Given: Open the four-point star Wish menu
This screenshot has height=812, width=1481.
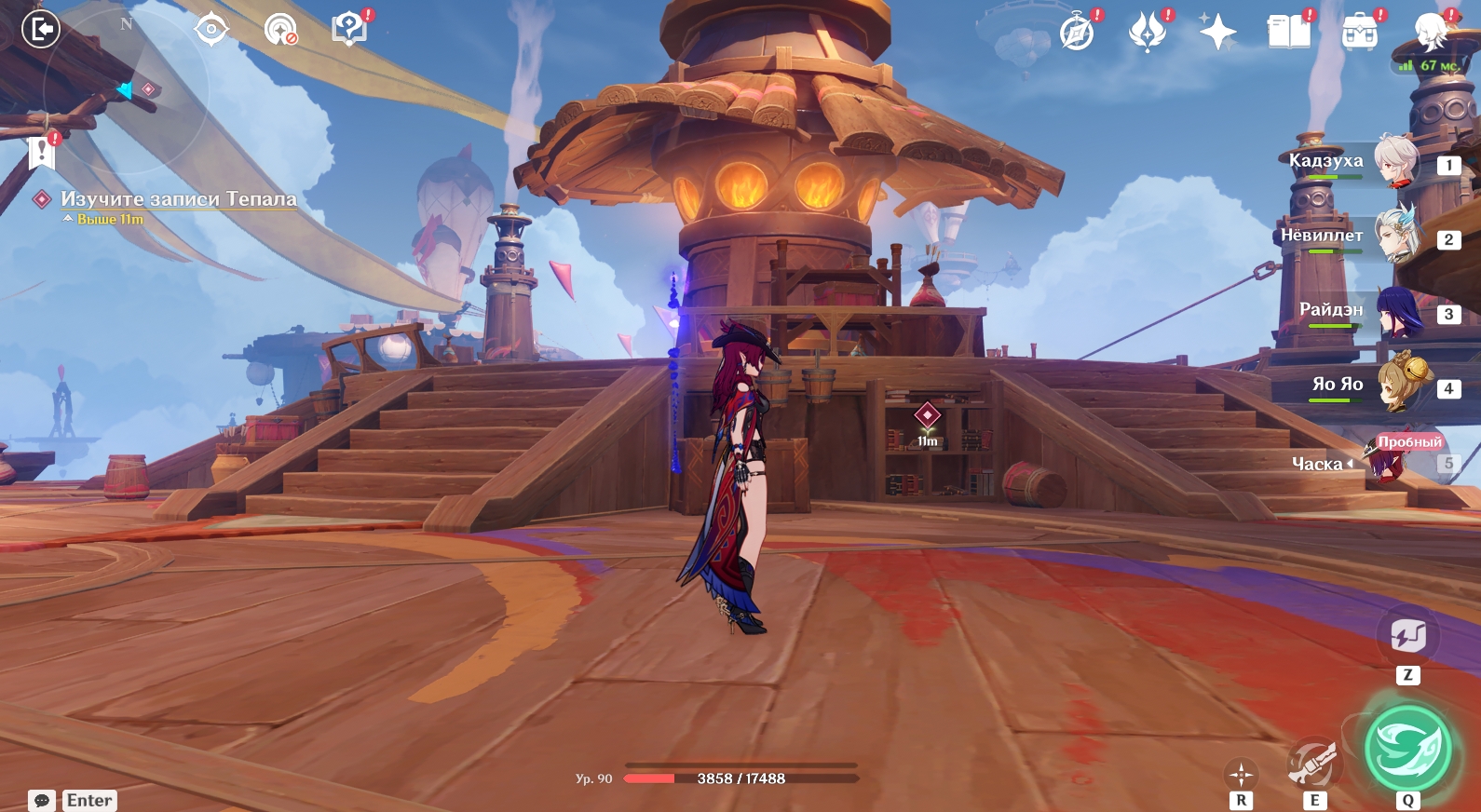Looking at the screenshot, I should (1217, 33).
